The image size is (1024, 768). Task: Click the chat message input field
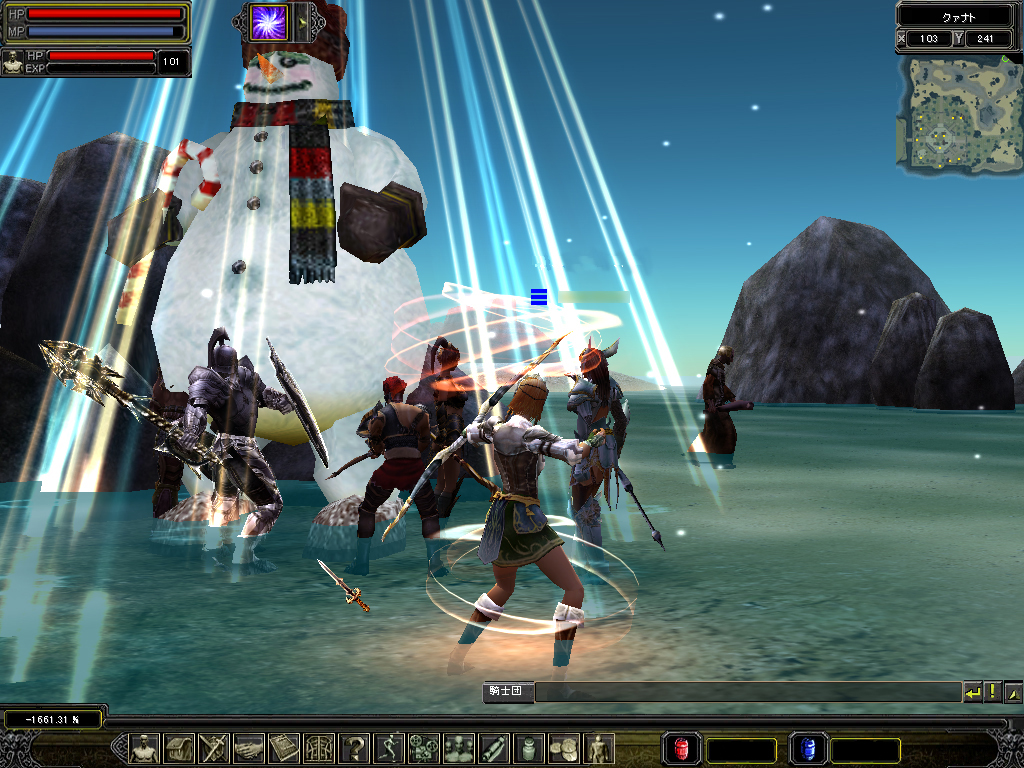747,692
